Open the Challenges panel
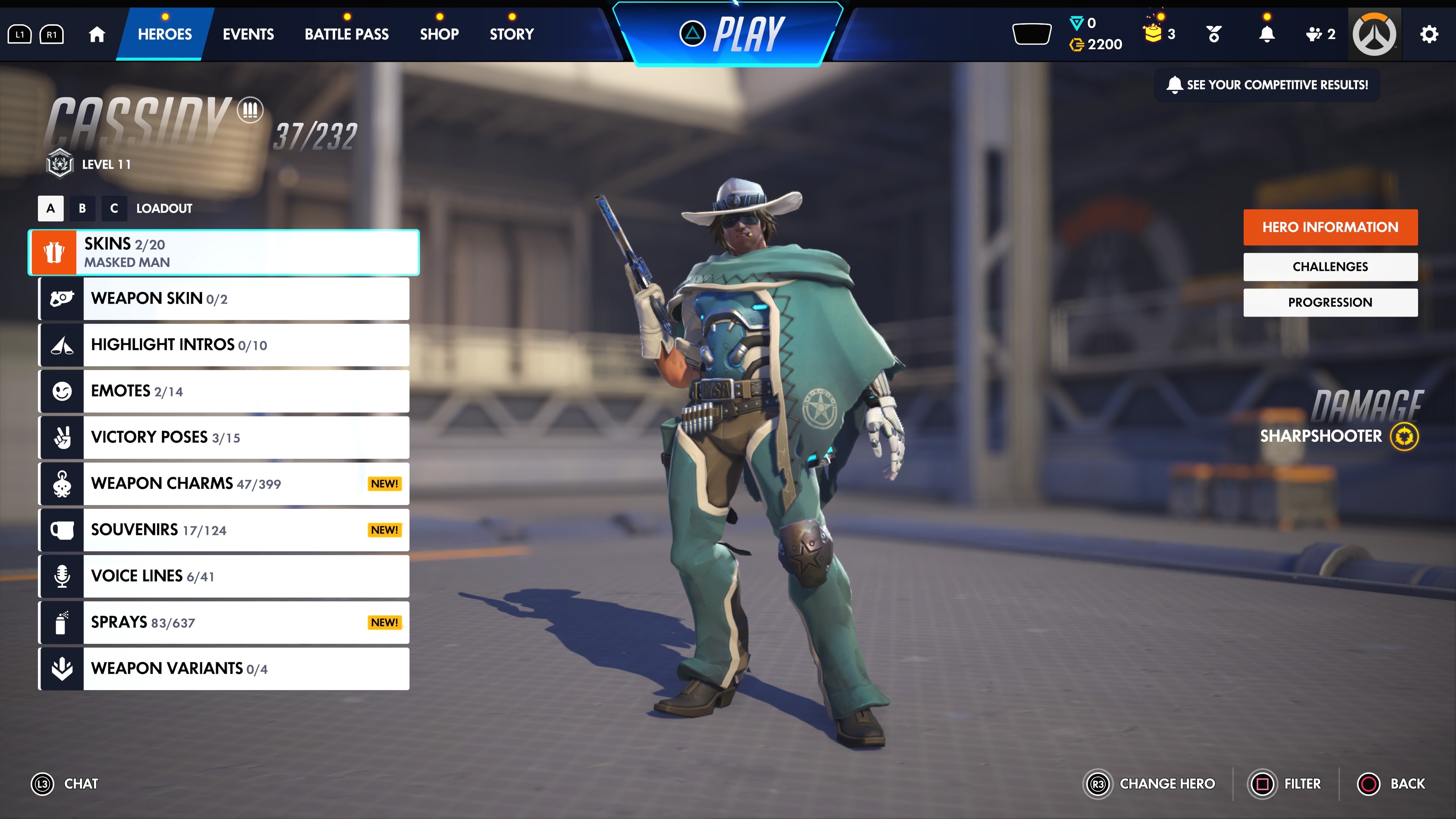 point(1330,267)
